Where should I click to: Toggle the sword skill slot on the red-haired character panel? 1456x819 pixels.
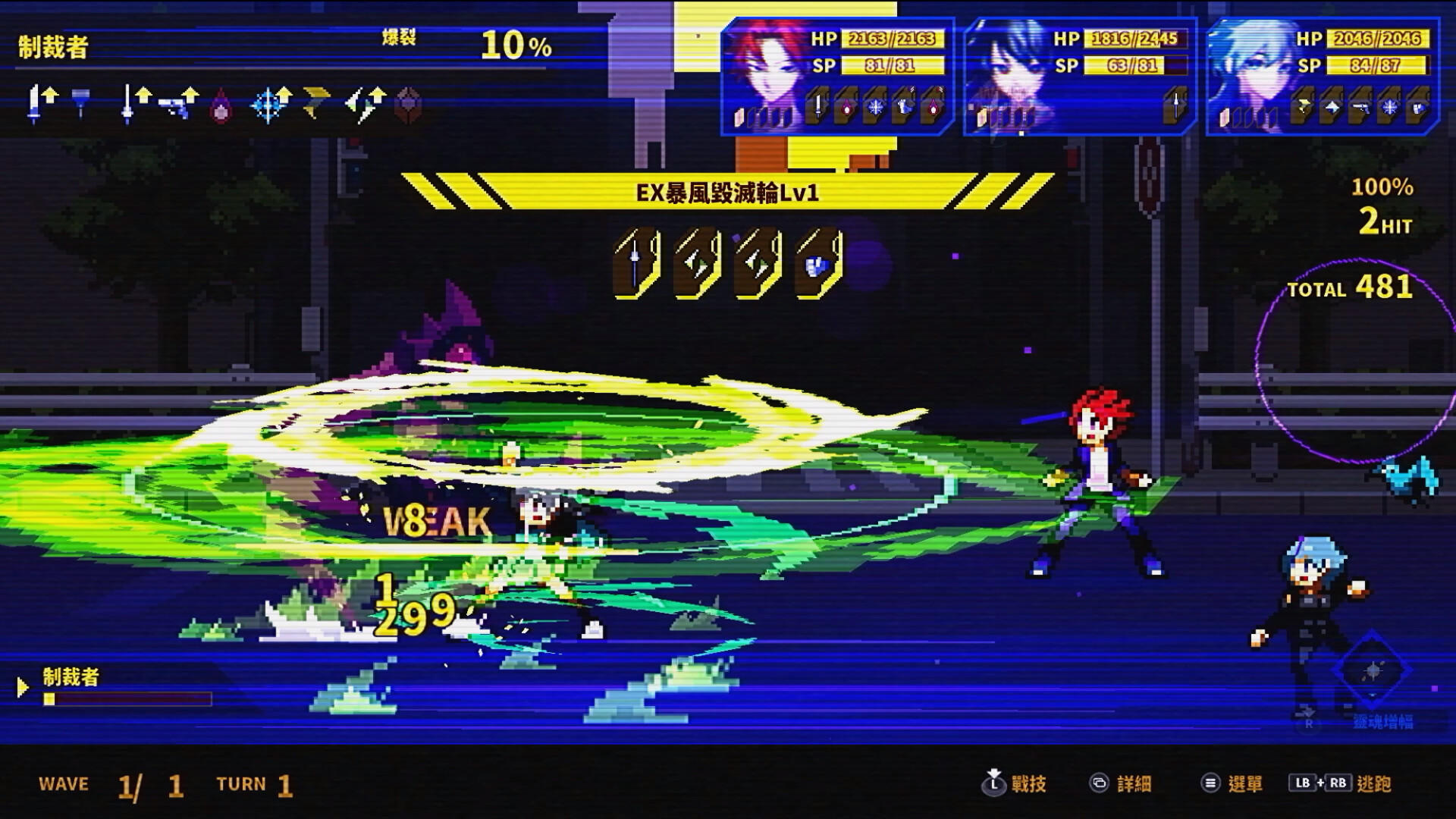pyautogui.click(x=817, y=107)
